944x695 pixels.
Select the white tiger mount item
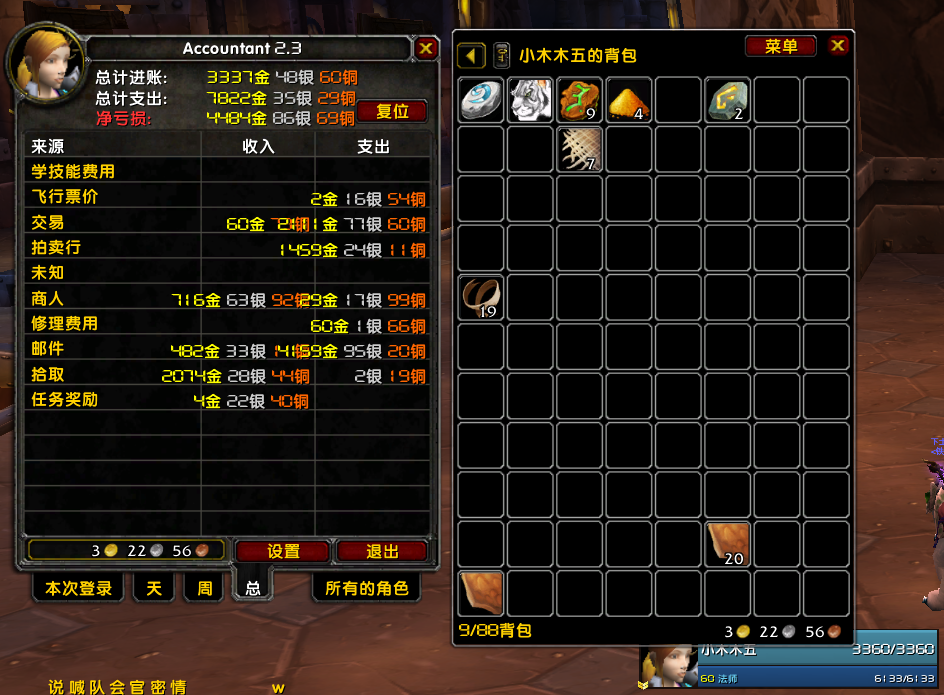click(x=531, y=100)
